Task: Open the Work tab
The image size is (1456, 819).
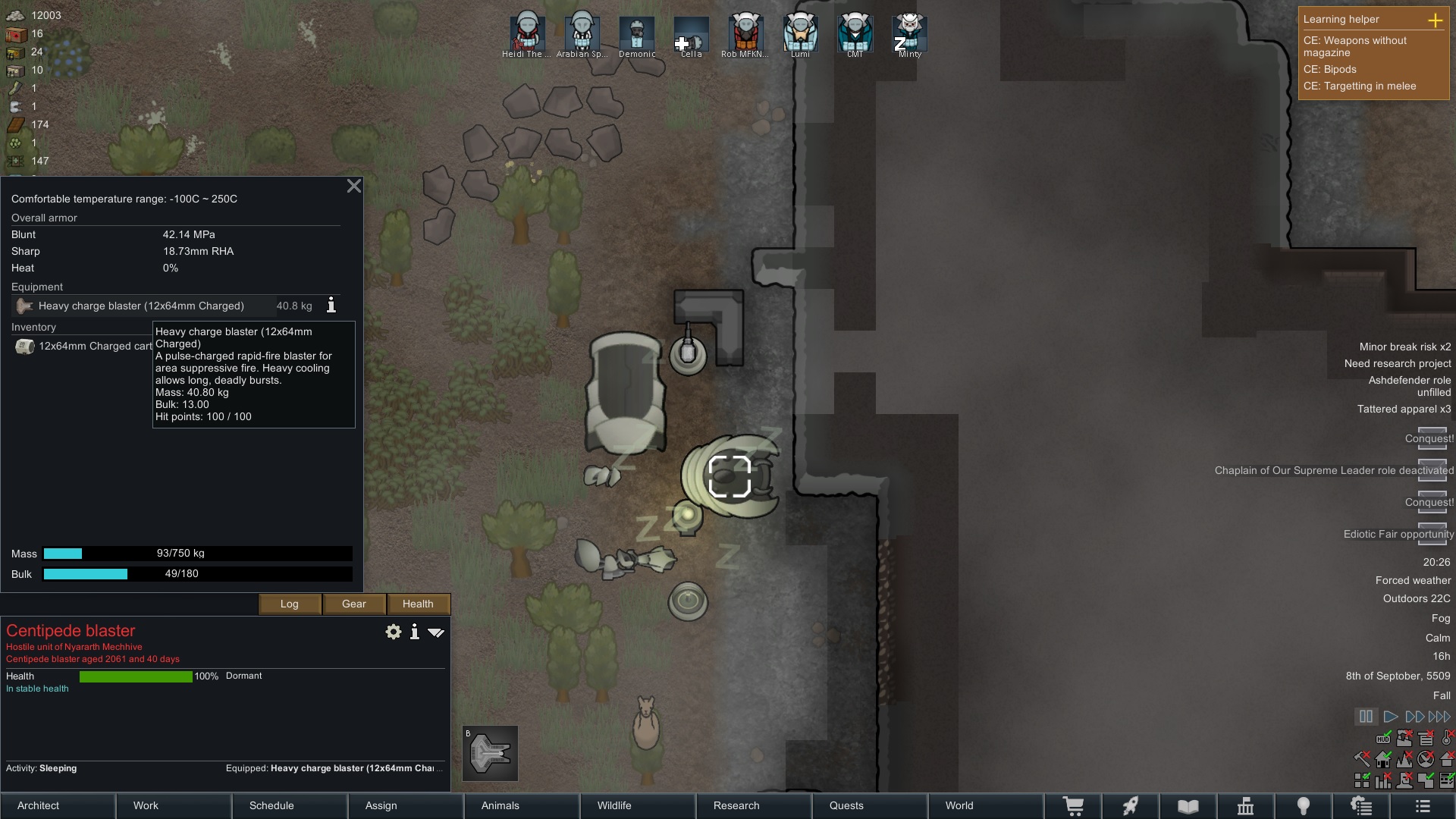Action: 174,805
